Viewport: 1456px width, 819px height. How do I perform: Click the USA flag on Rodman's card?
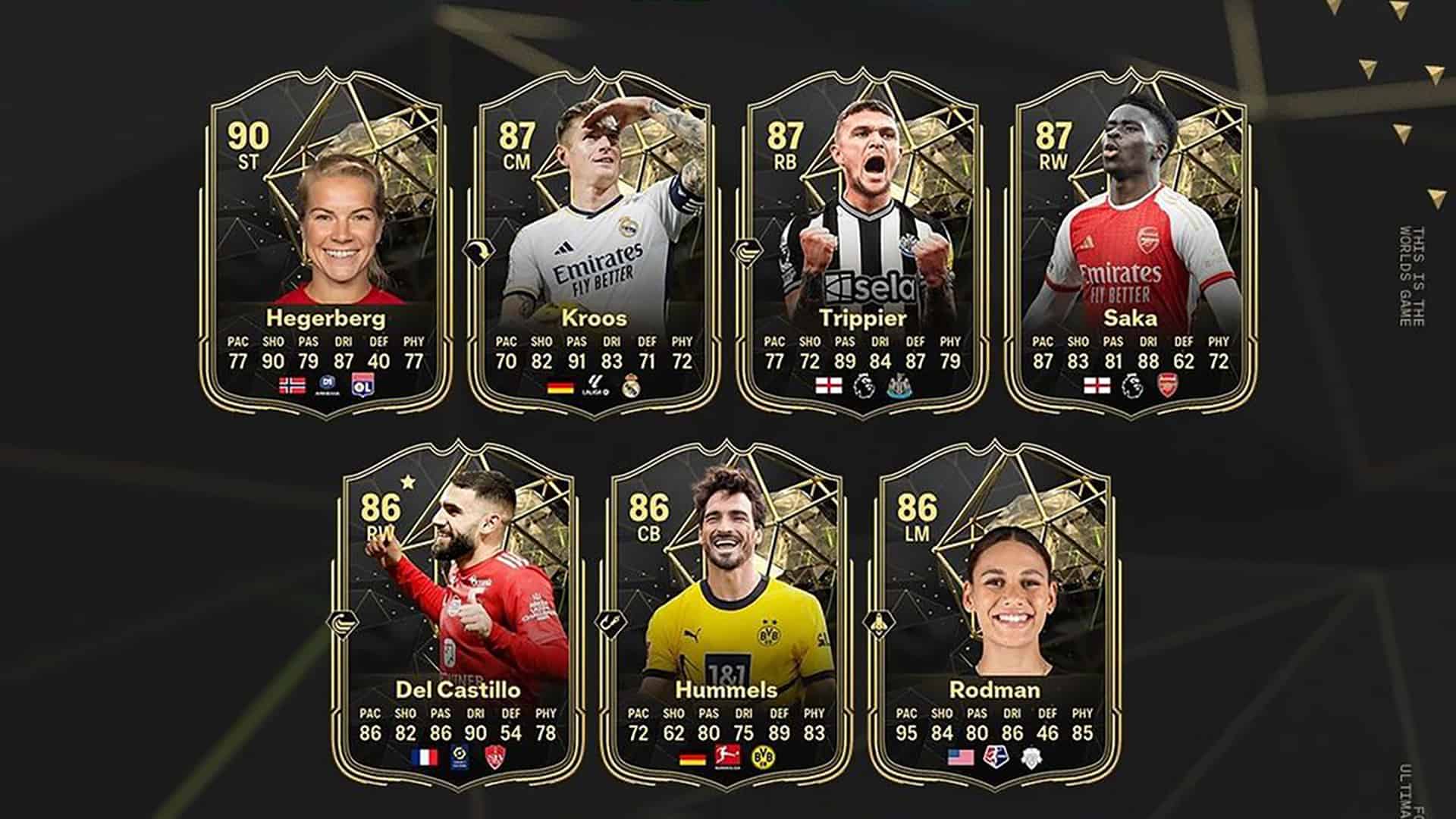click(x=962, y=756)
